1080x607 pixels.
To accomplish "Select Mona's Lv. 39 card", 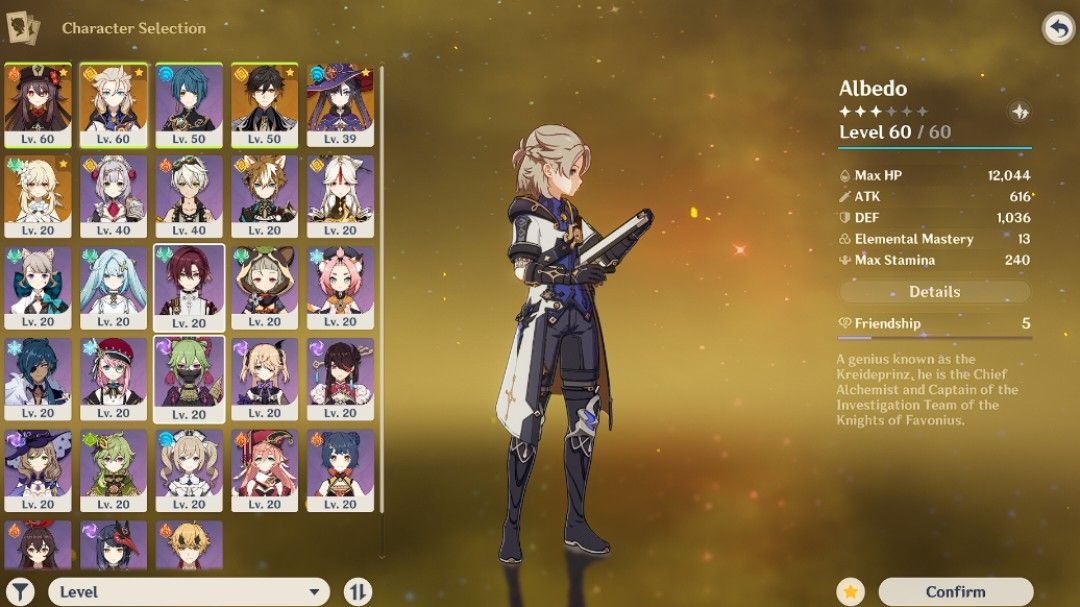I will (x=340, y=104).
